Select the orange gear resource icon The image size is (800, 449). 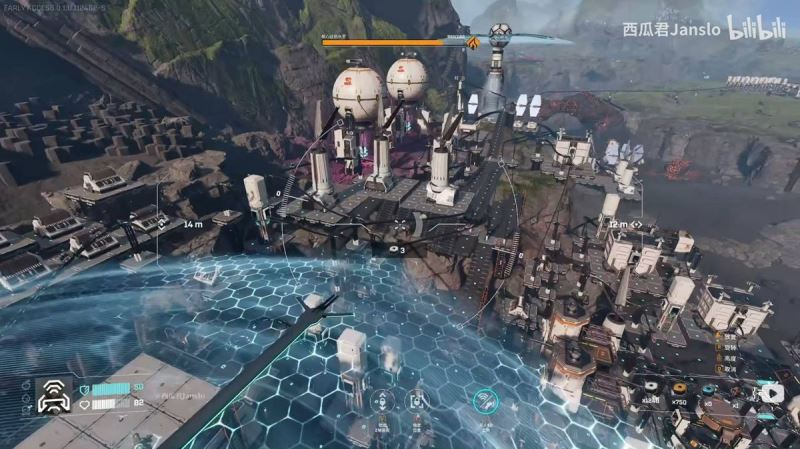point(680,387)
